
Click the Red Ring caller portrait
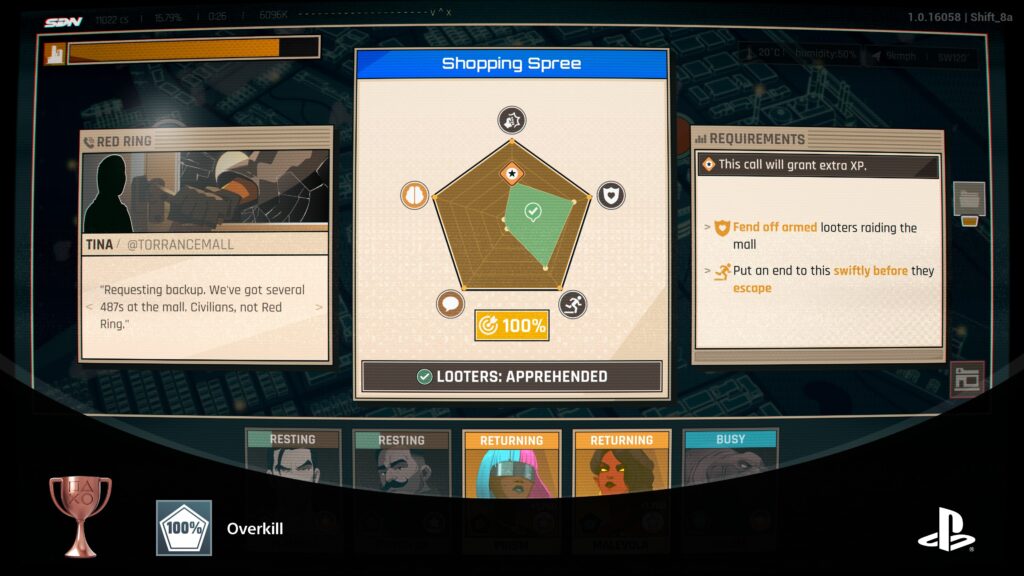tap(205, 191)
